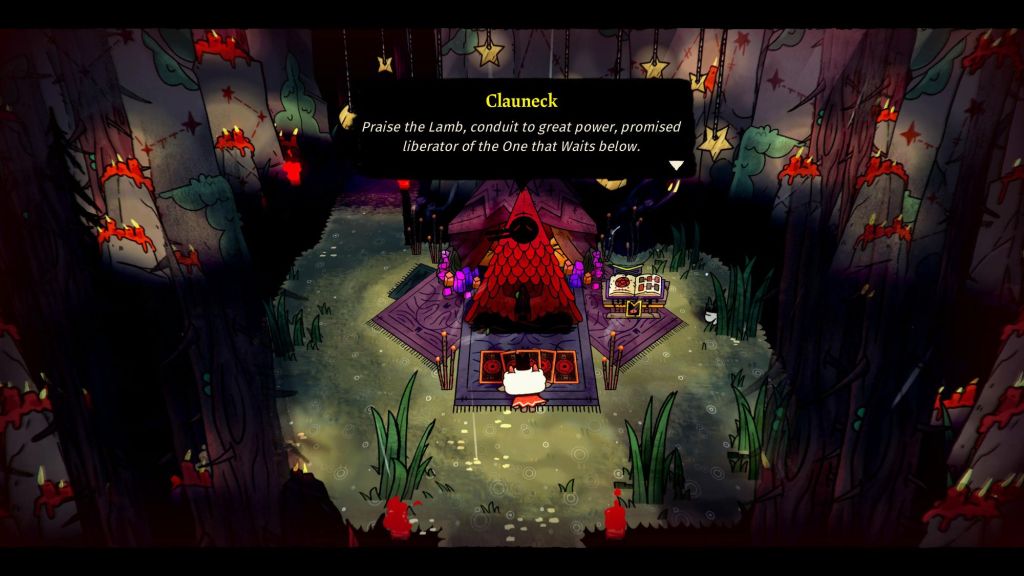Advance Clauneck's dialogue with the white arrow

point(676,166)
